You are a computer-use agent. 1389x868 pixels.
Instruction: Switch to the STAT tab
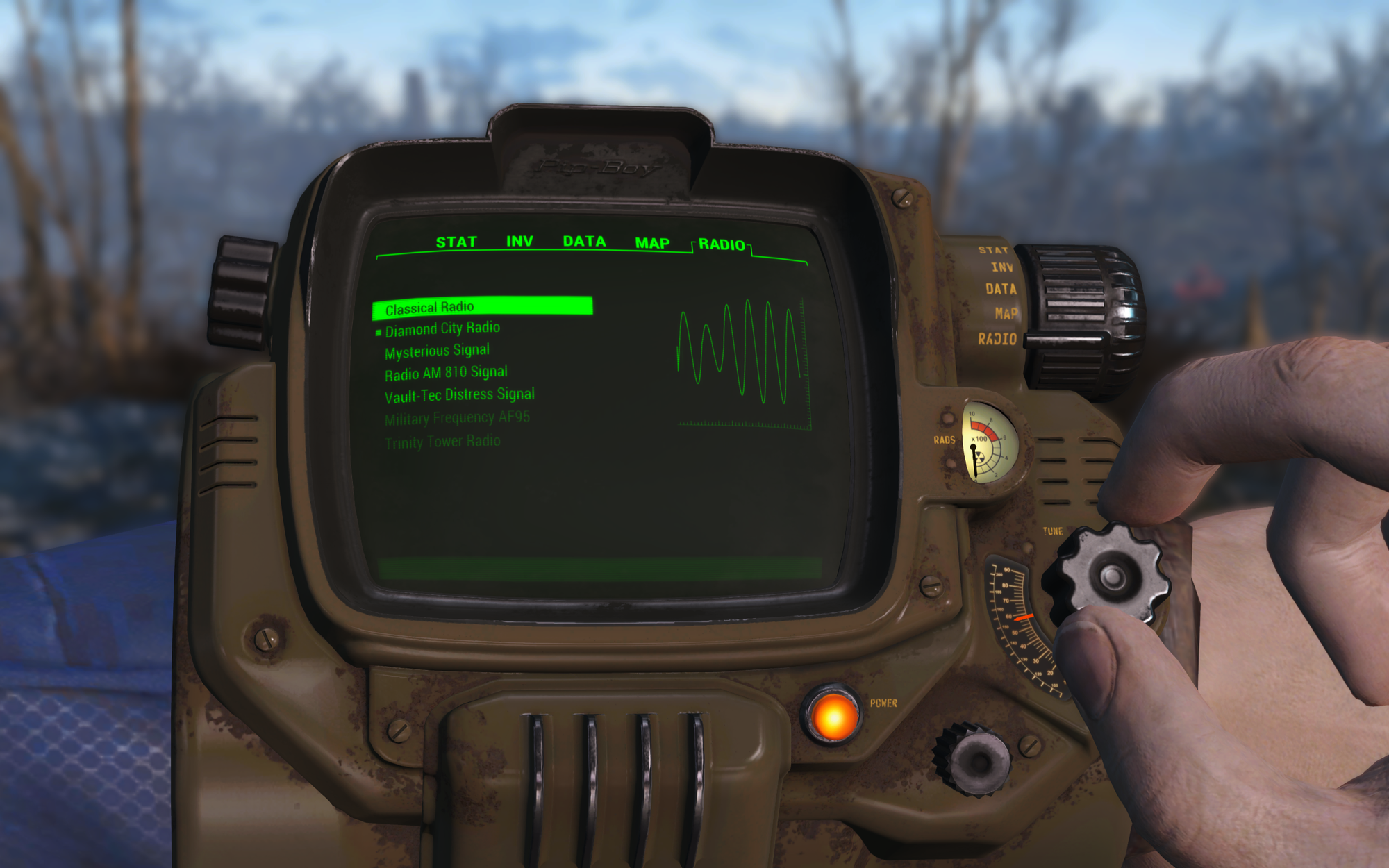coord(456,242)
